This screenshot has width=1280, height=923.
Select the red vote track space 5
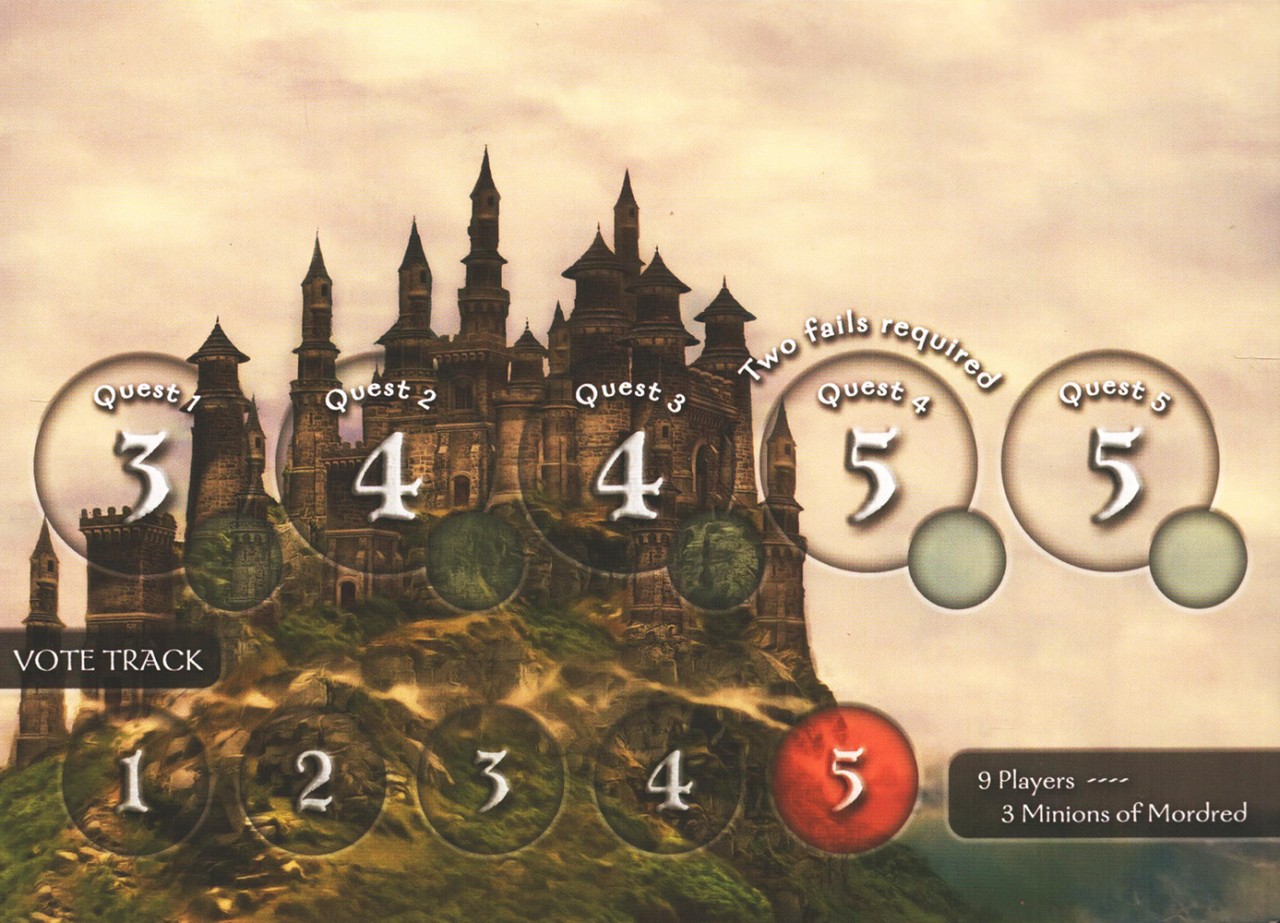click(846, 780)
